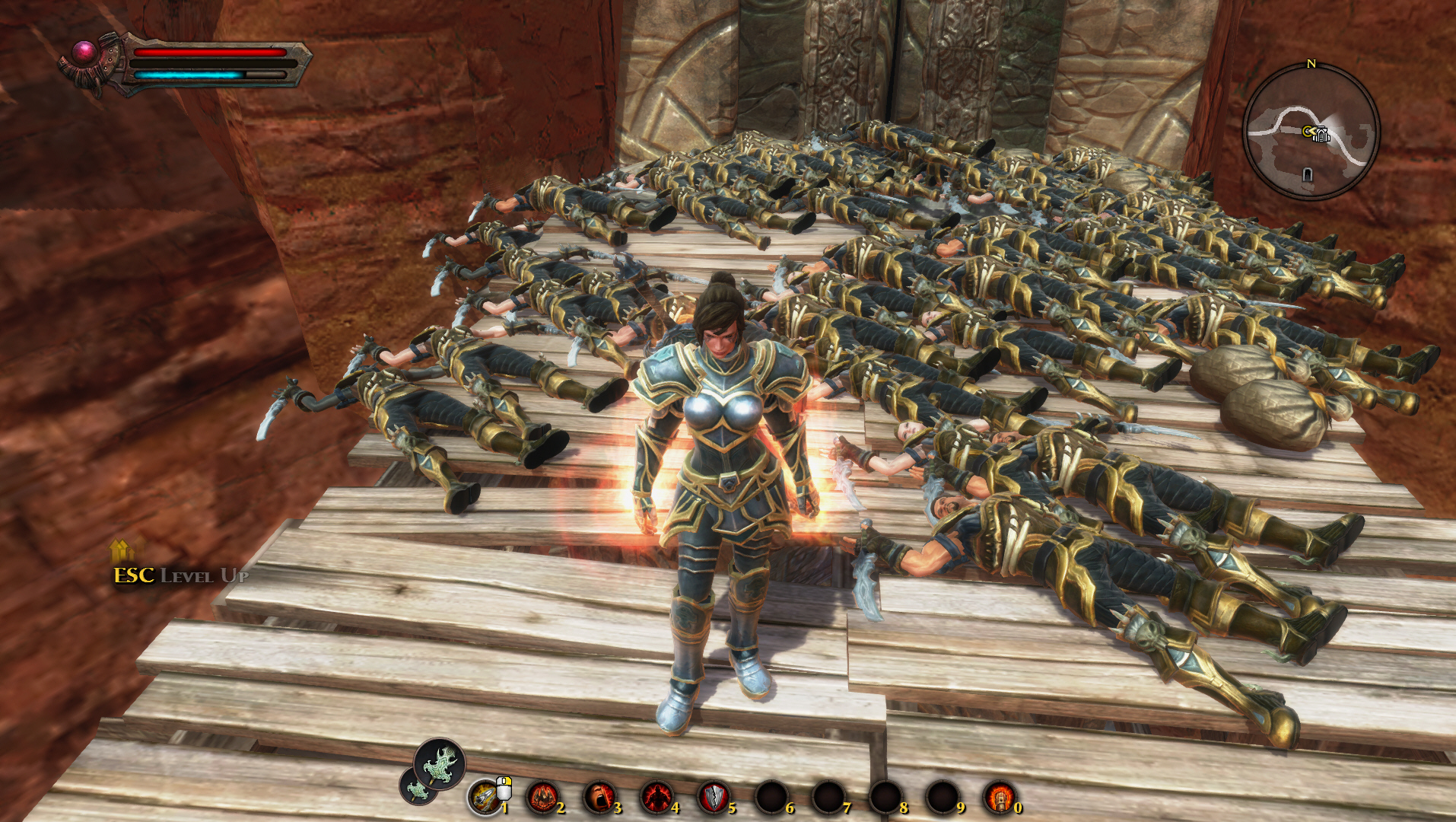Viewport: 1456px width, 822px height.
Task: Activate the ability in hotbar slot 1
Action: pyautogui.click(x=485, y=797)
